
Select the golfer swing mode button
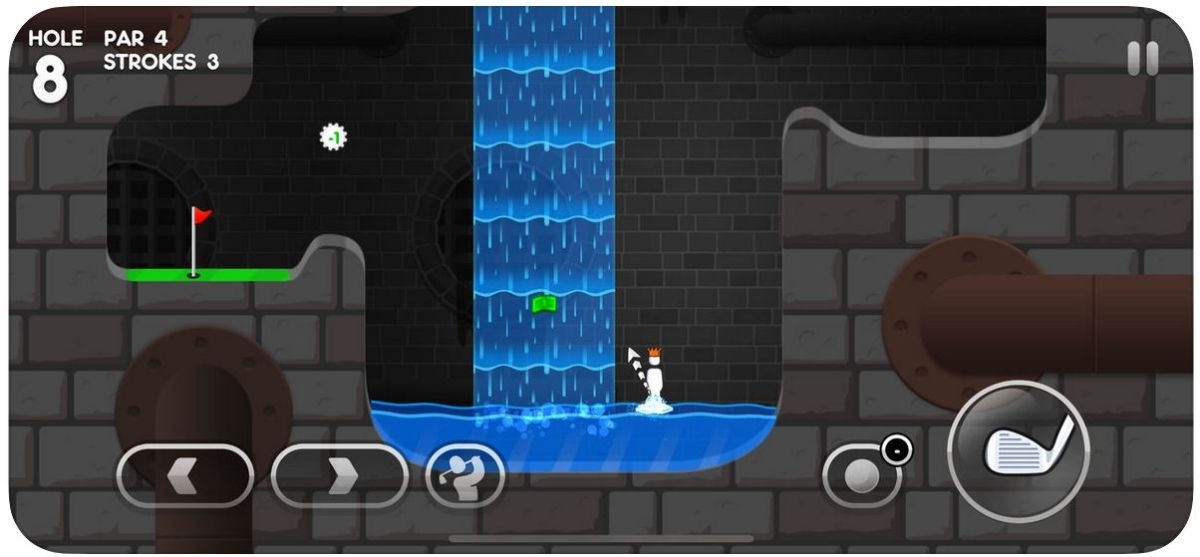click(465, 475)
